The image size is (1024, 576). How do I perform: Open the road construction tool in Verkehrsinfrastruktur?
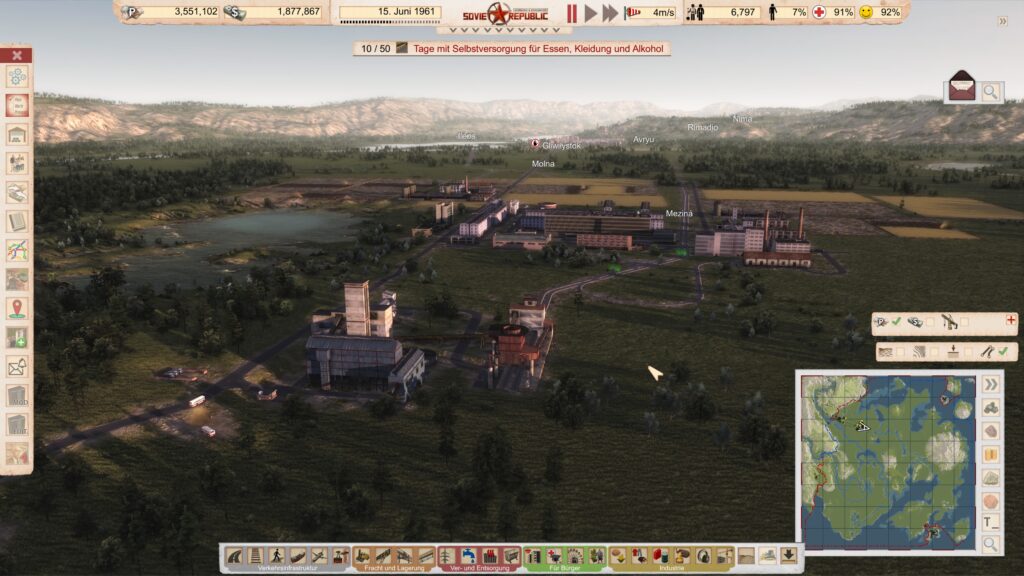pos(236,556)
